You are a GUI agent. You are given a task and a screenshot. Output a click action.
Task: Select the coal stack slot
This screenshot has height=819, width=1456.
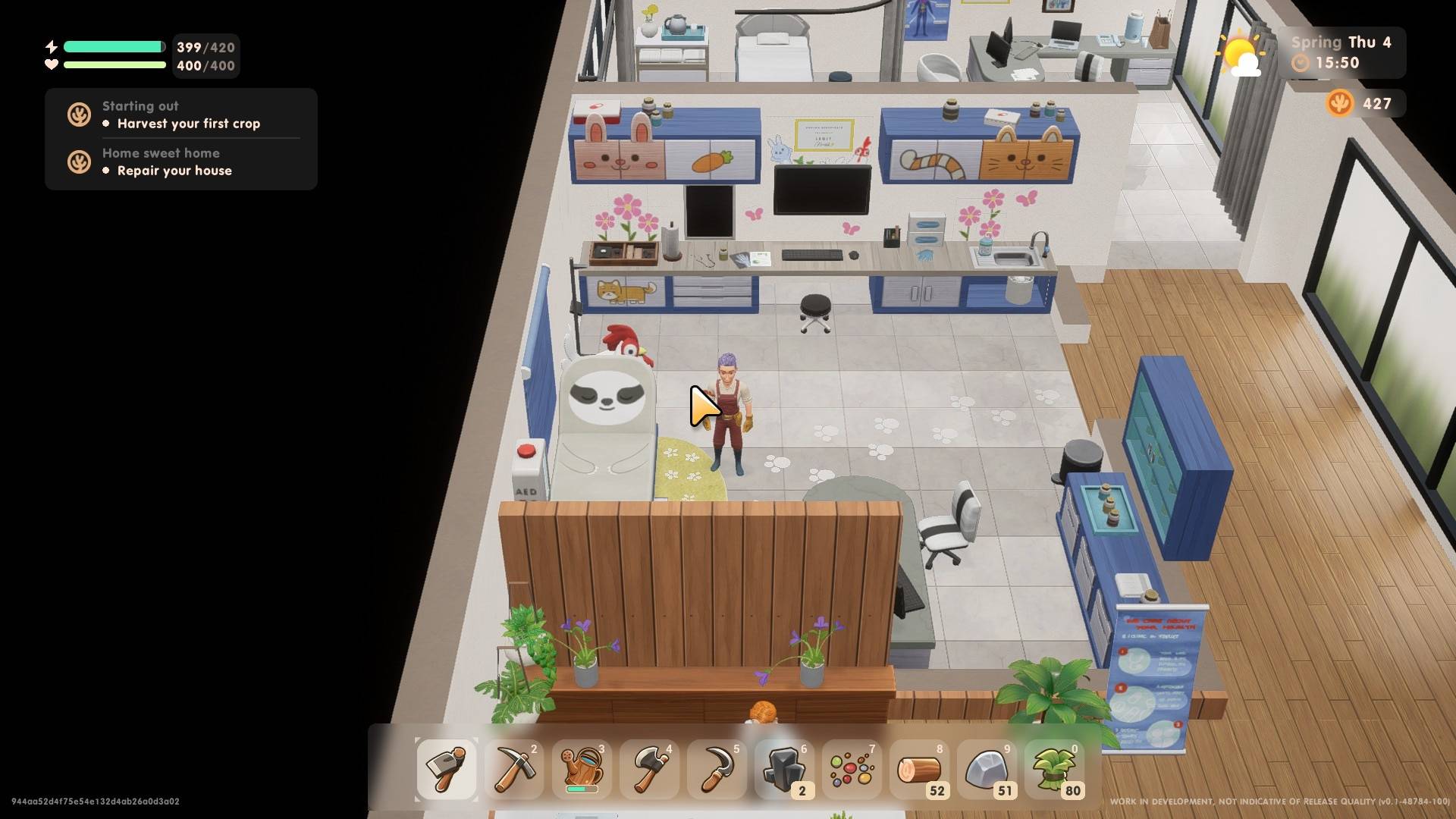point(784,769)
